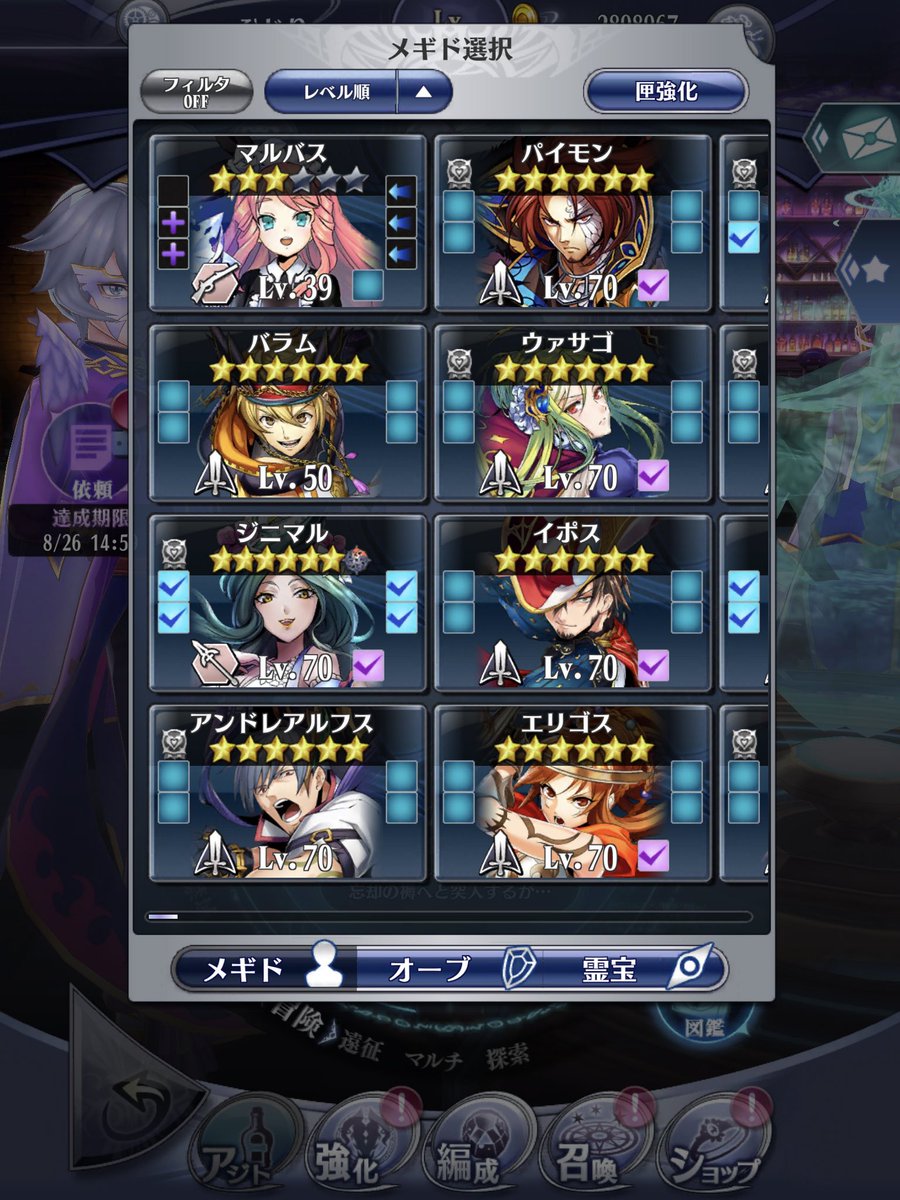Open the 匣強化 enhancement button

(665, 92)
